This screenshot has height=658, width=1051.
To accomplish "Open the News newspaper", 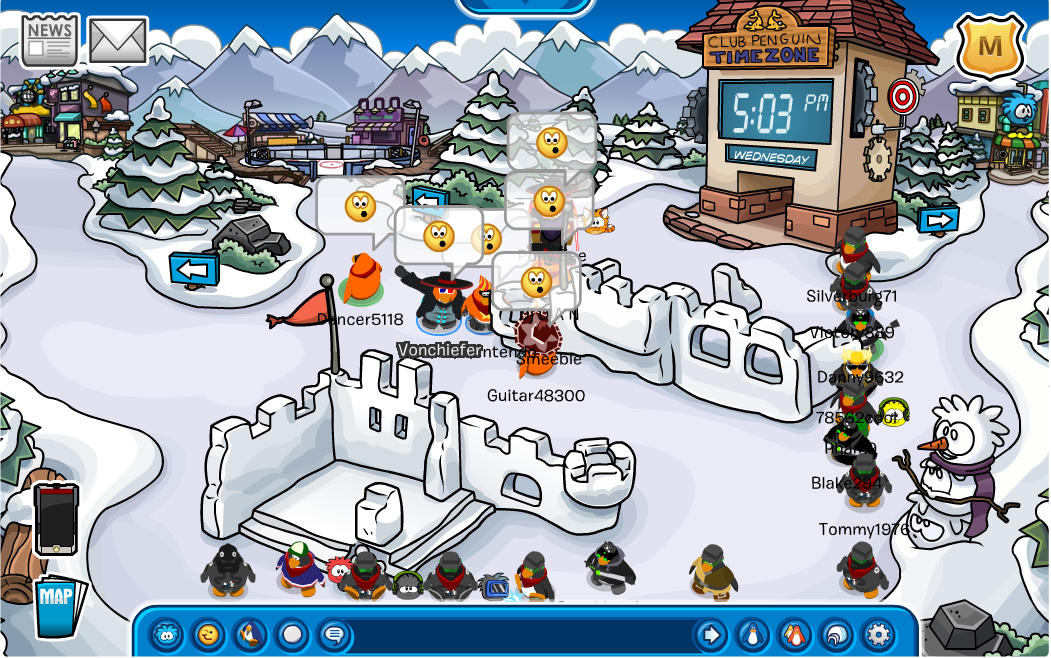I will [49, 40].
